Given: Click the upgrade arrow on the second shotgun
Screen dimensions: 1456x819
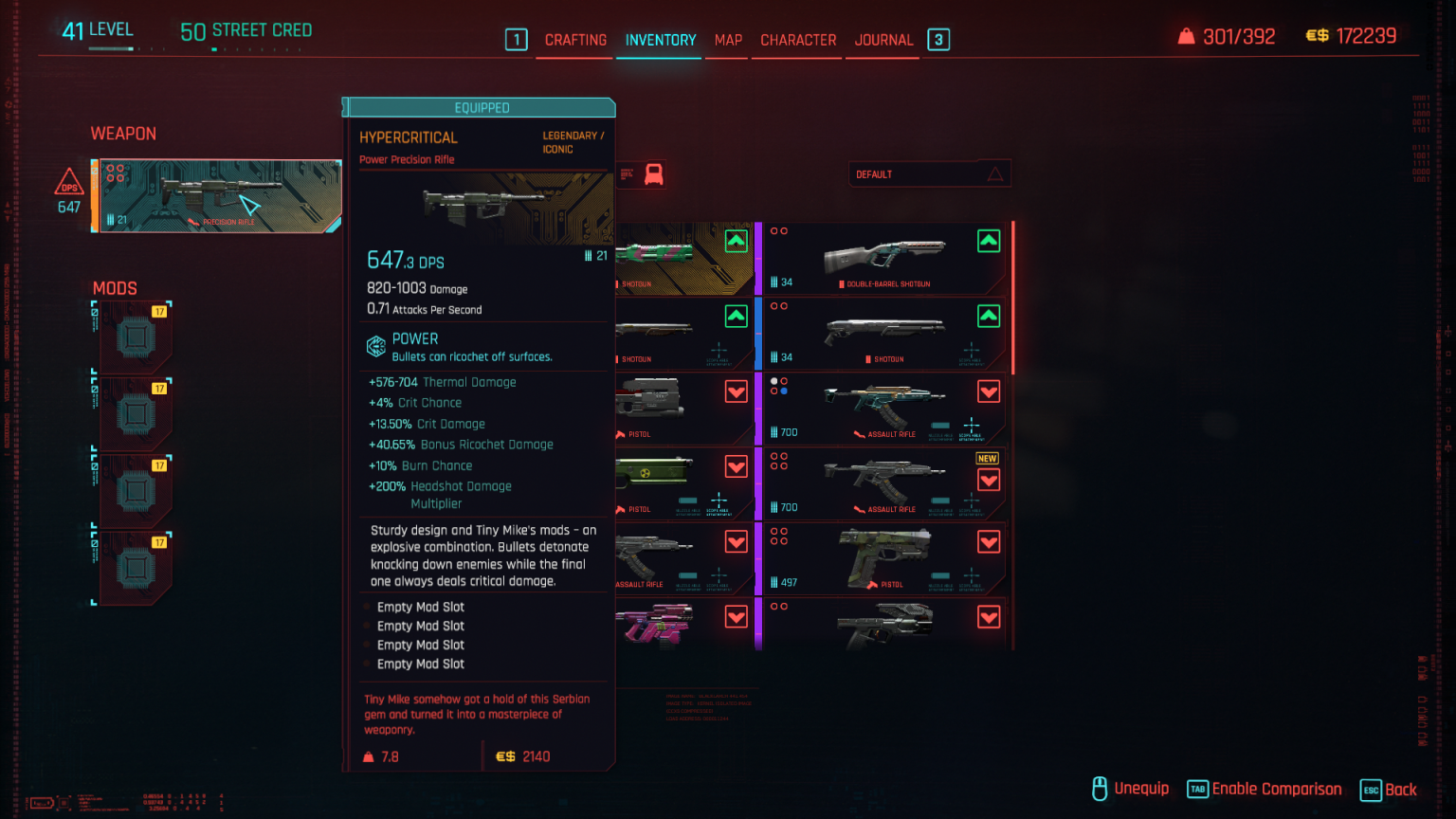Looking at the screenshot, I should pos(989,316).
